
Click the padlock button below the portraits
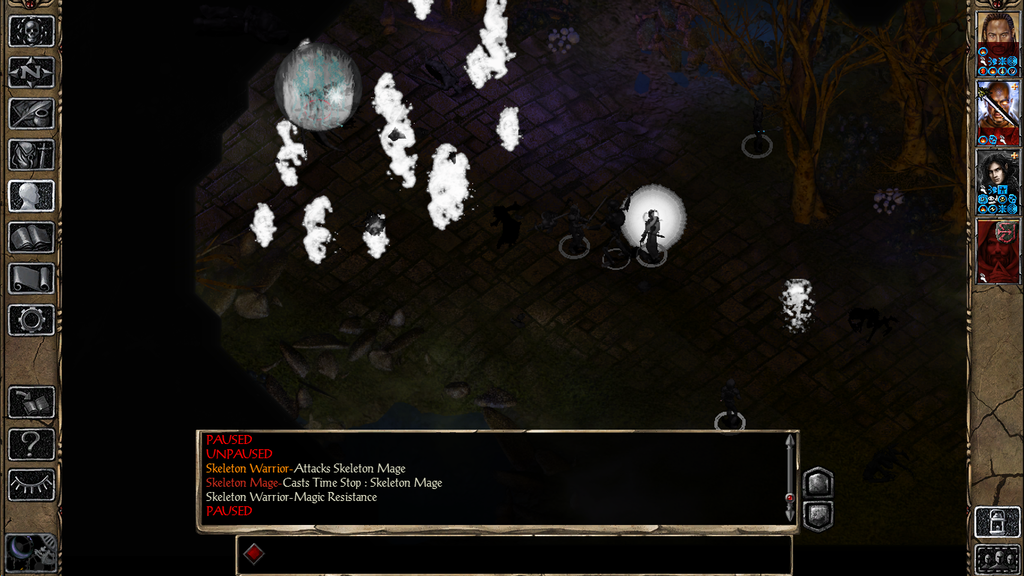click(x=997, y=522)
